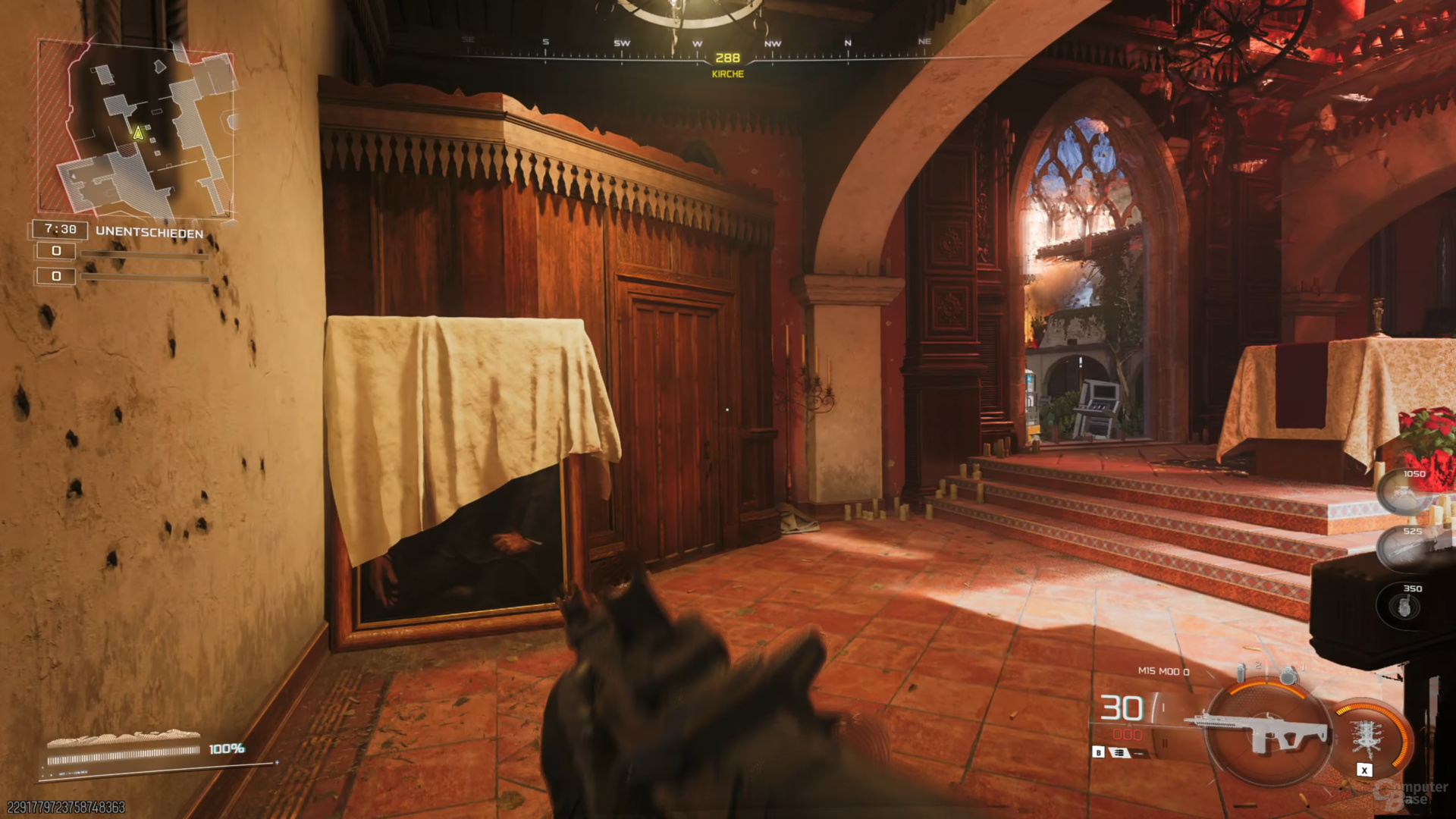
Task: Click the M15 MOD 0 rifle icon
Action: [1264, 731]
